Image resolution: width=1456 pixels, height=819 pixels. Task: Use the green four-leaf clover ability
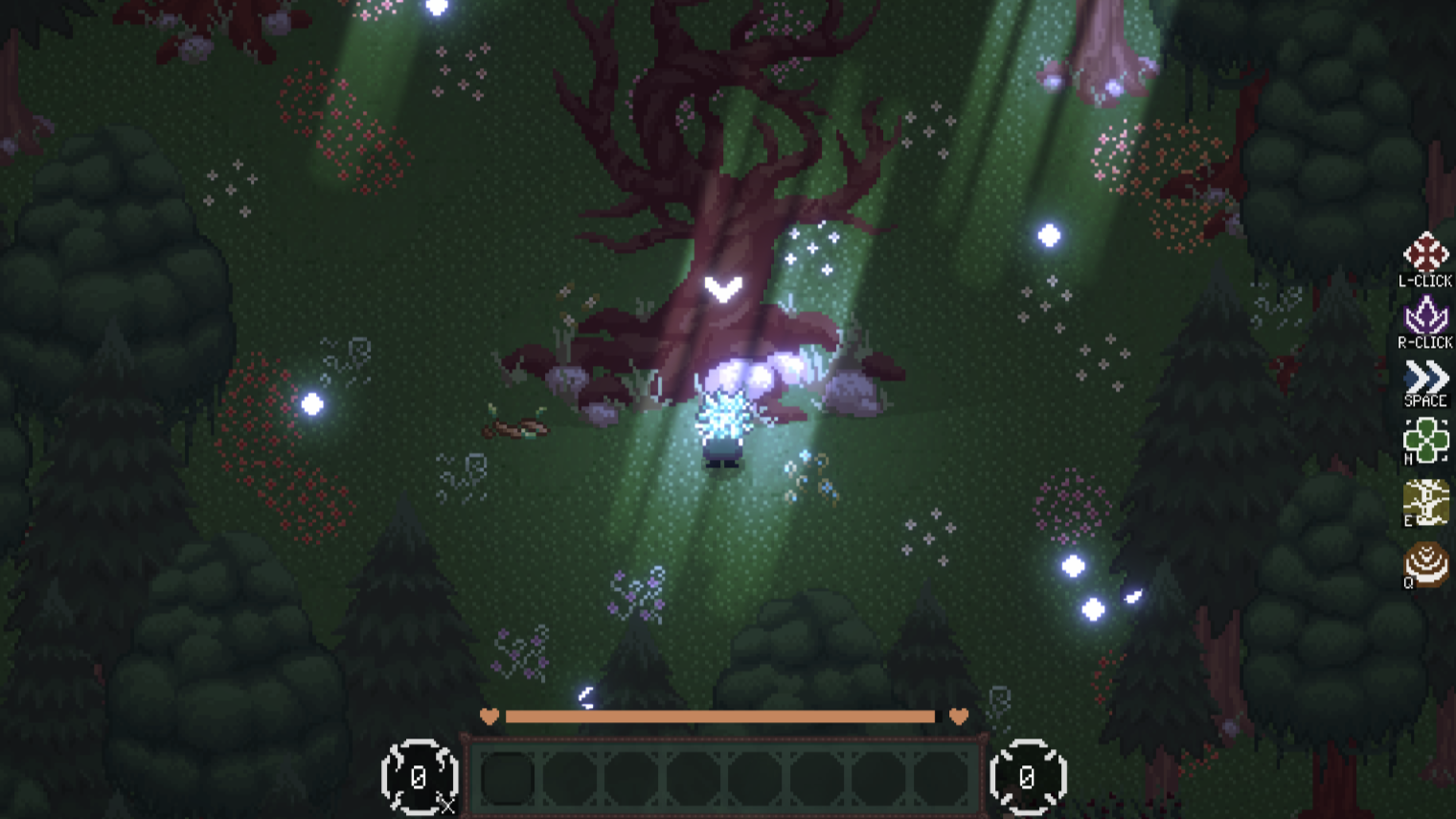click(x=1425, y=440)
